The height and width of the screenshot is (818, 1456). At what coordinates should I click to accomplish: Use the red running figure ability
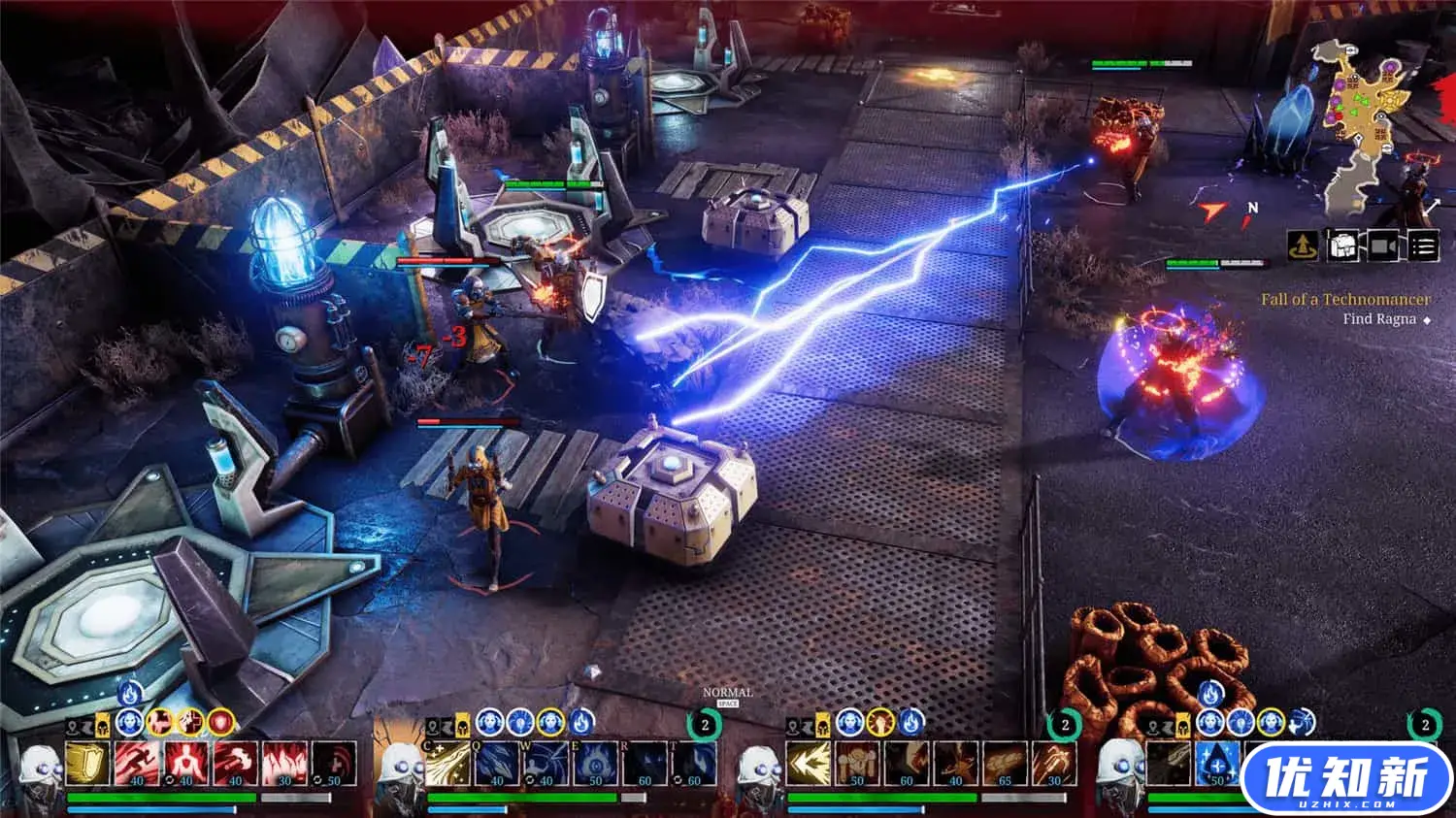137,764
